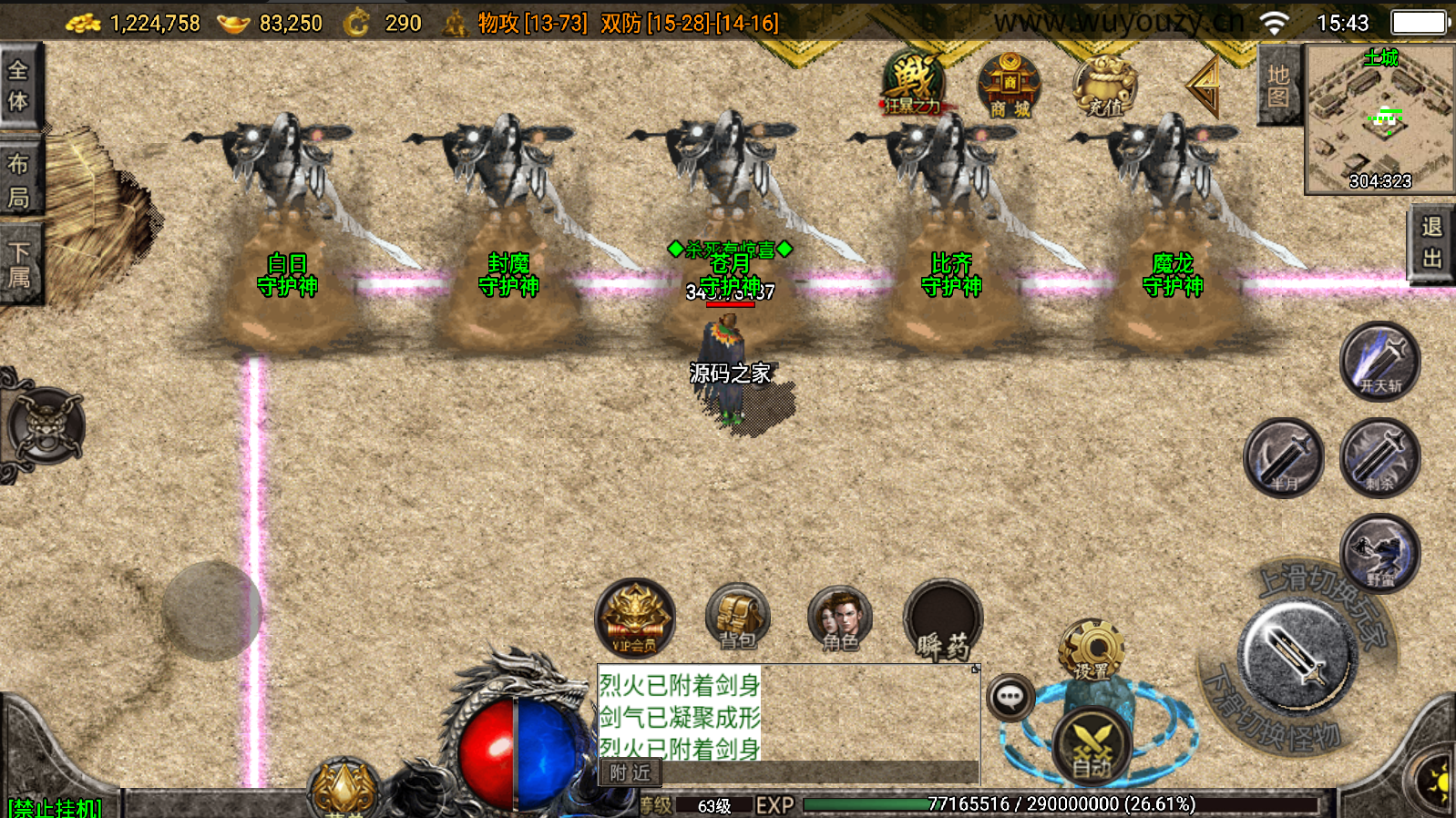This screenshot has height=818, width=1456.
Task: Open the 充值 recharge gold pouch
Action: coord(1104,87)
